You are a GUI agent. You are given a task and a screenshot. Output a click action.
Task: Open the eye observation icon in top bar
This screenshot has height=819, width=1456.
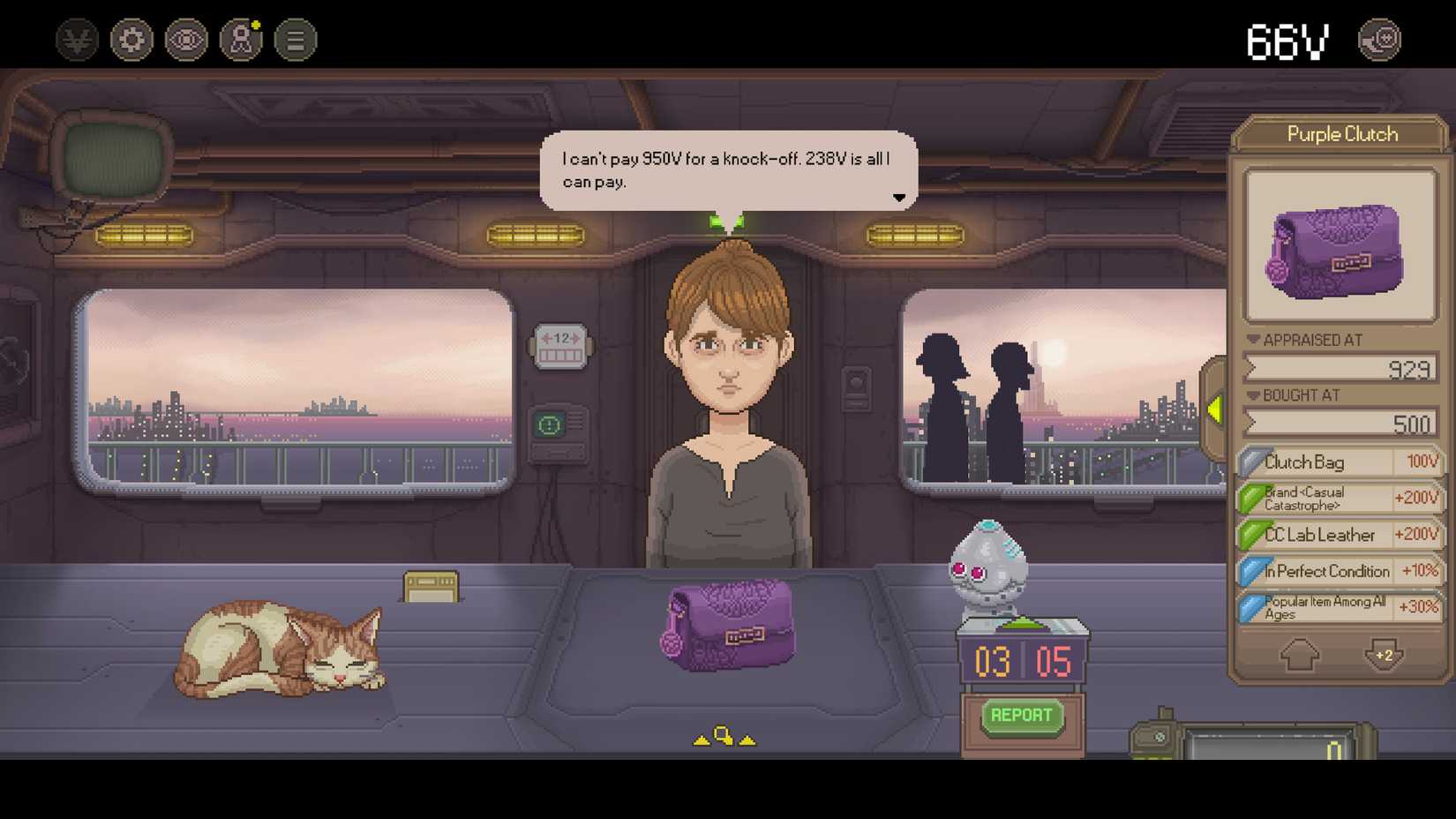(x=185, y=39)
